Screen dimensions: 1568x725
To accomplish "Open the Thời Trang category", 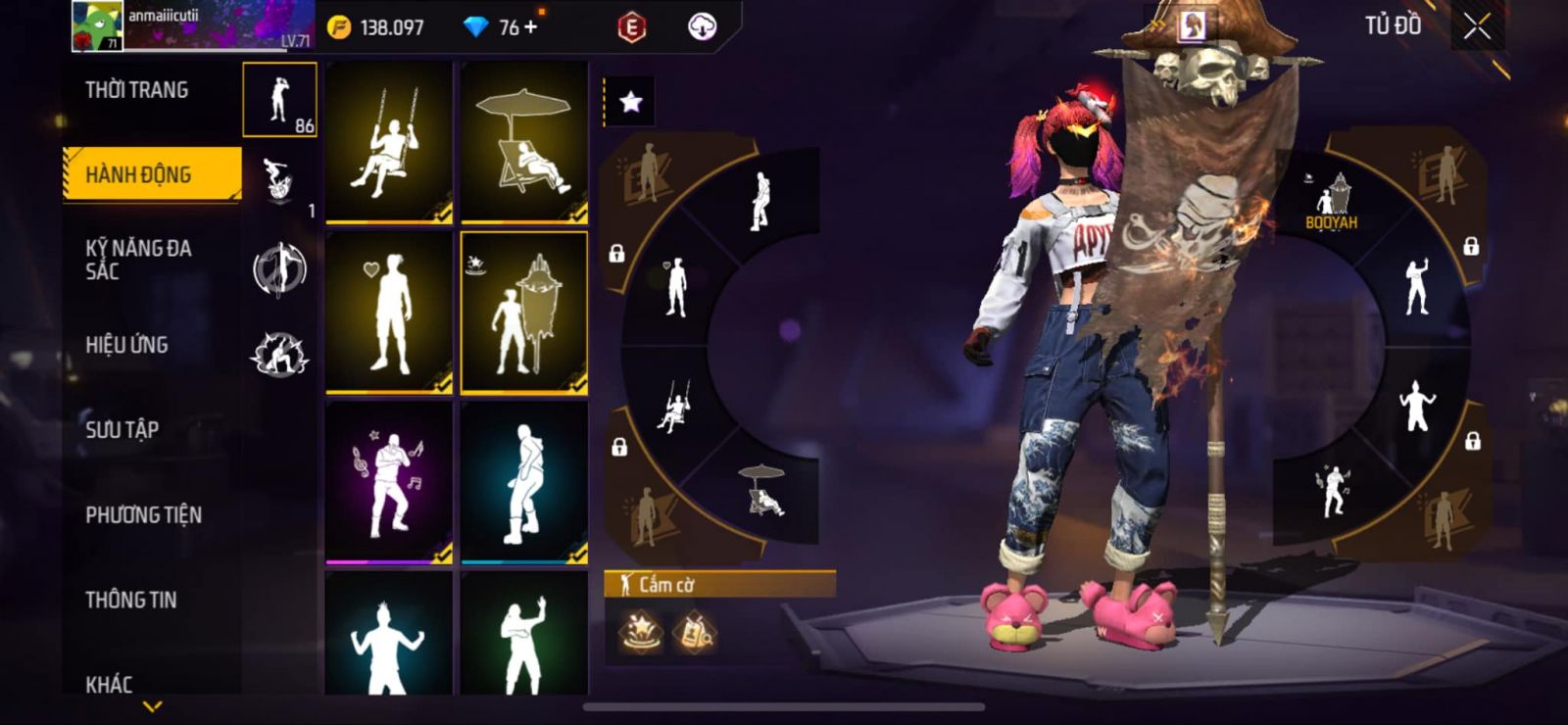I will click(137, 90).
